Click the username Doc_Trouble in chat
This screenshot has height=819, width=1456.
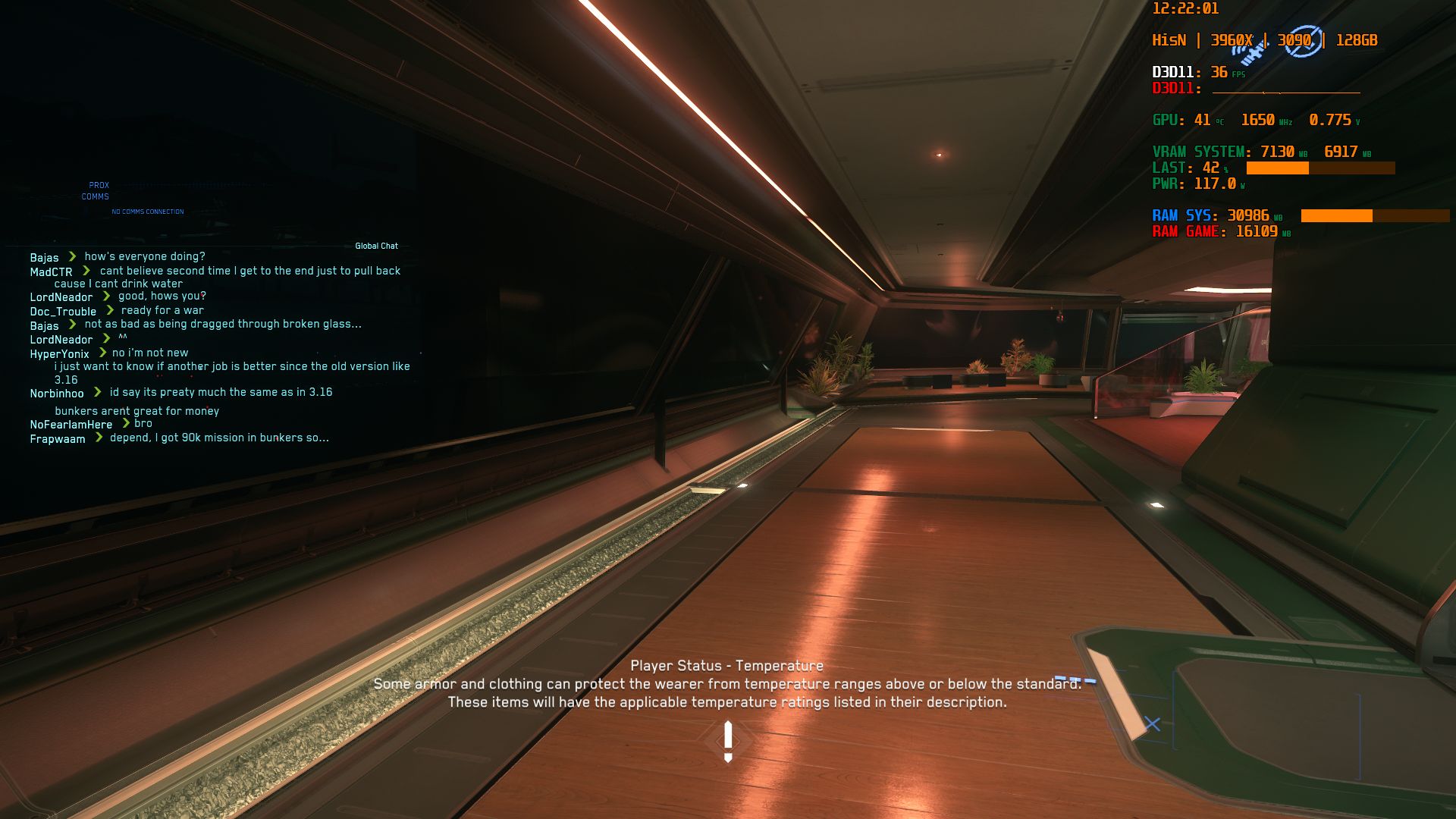[63, 311]
